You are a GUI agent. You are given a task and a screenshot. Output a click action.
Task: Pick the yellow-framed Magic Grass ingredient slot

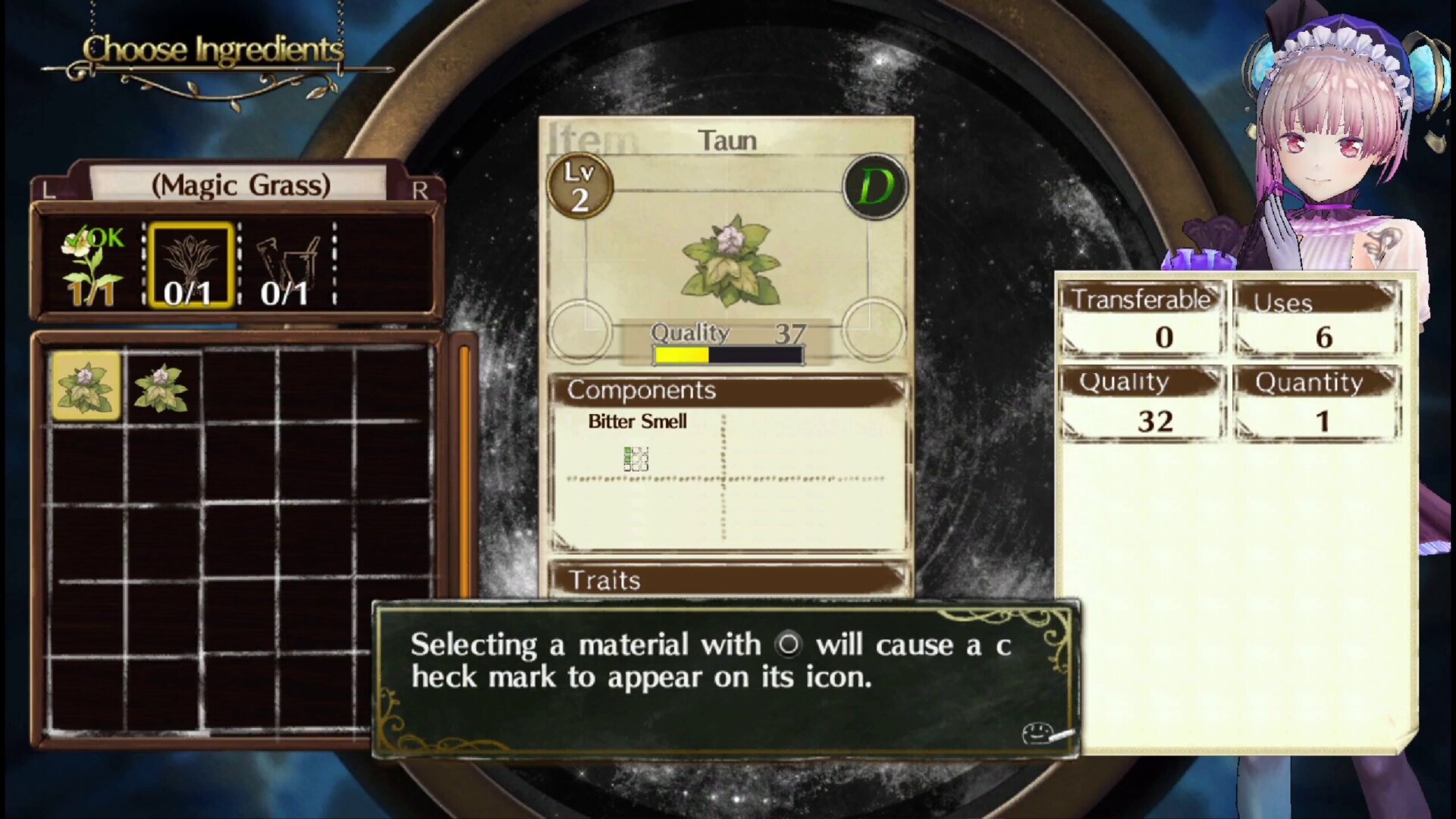tap(190, 265)
